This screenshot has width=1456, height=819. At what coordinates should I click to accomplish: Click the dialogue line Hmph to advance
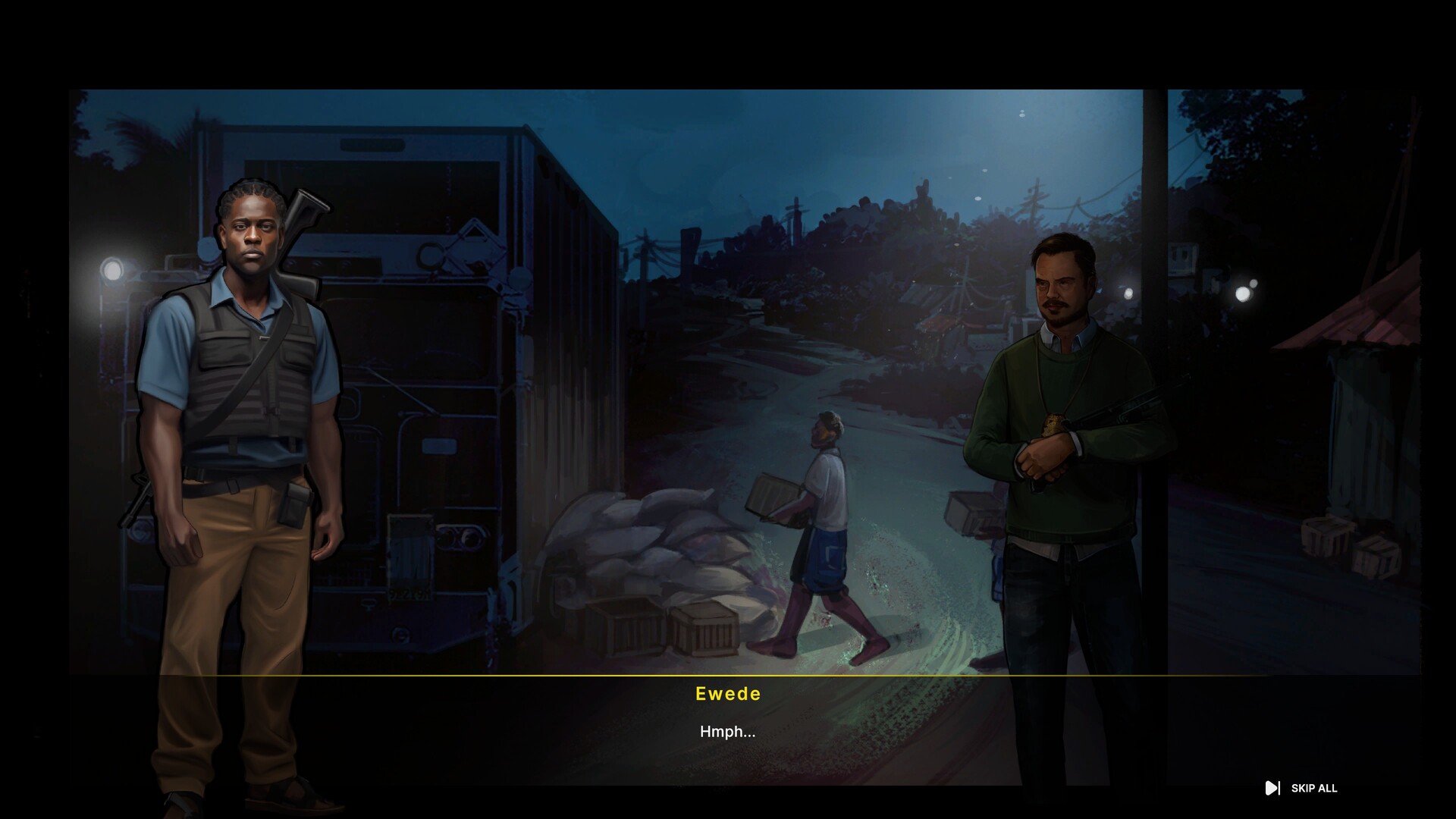click(728, 732)
